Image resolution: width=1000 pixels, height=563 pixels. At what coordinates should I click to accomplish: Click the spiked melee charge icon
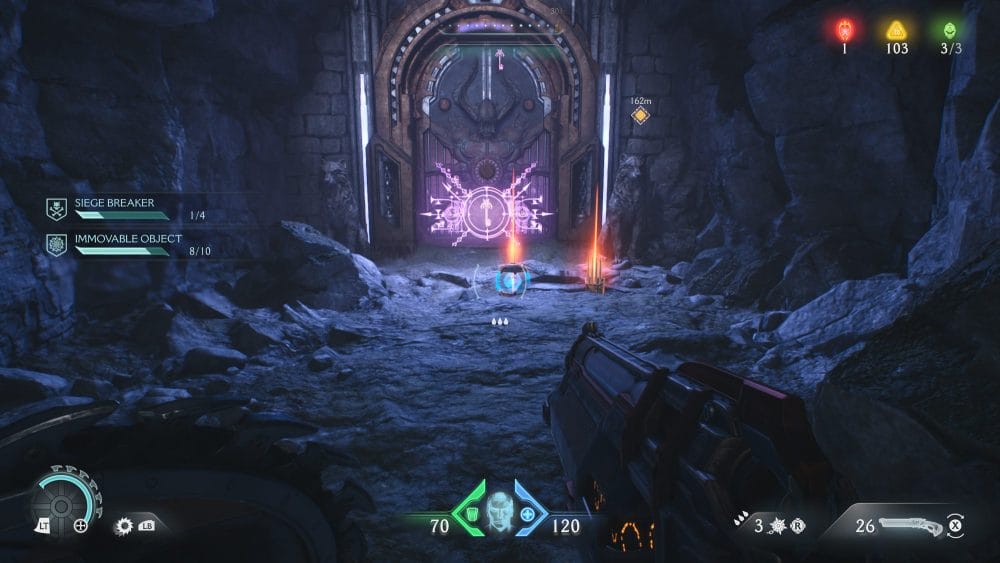(779, 525)
